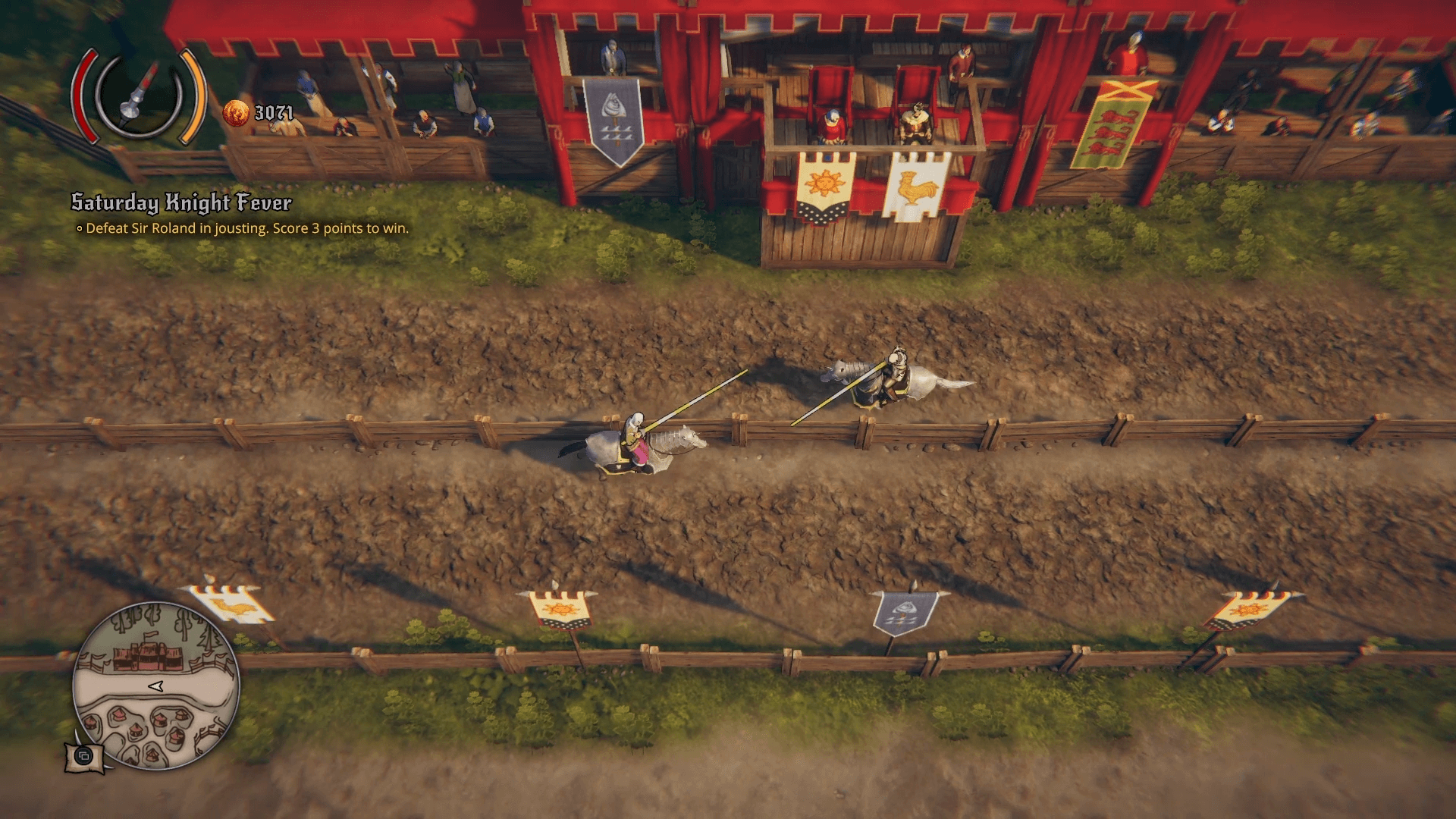Open the circular village minimap
Viewport: 1456px width, 819px height.
coord(156,686)
